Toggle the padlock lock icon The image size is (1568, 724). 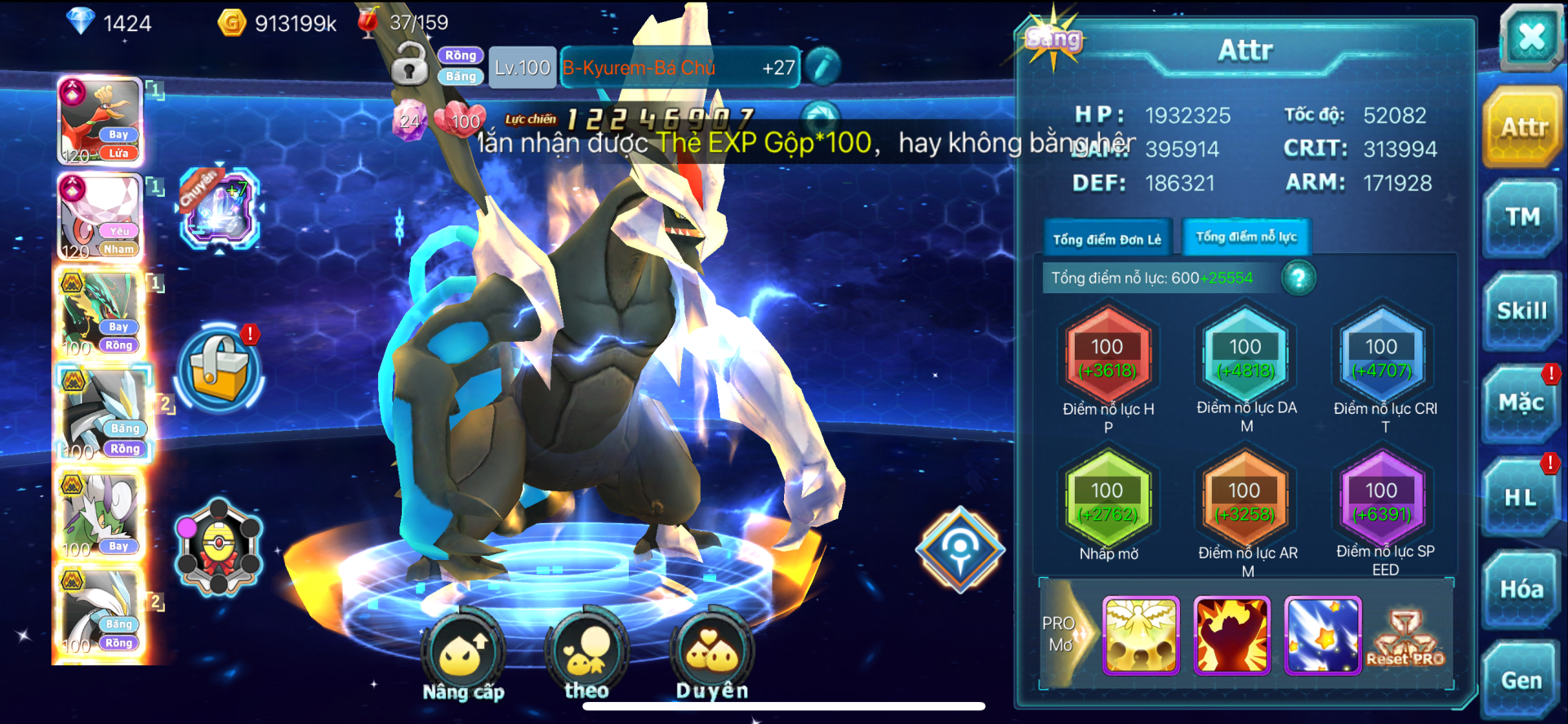(x=410, y=65)
